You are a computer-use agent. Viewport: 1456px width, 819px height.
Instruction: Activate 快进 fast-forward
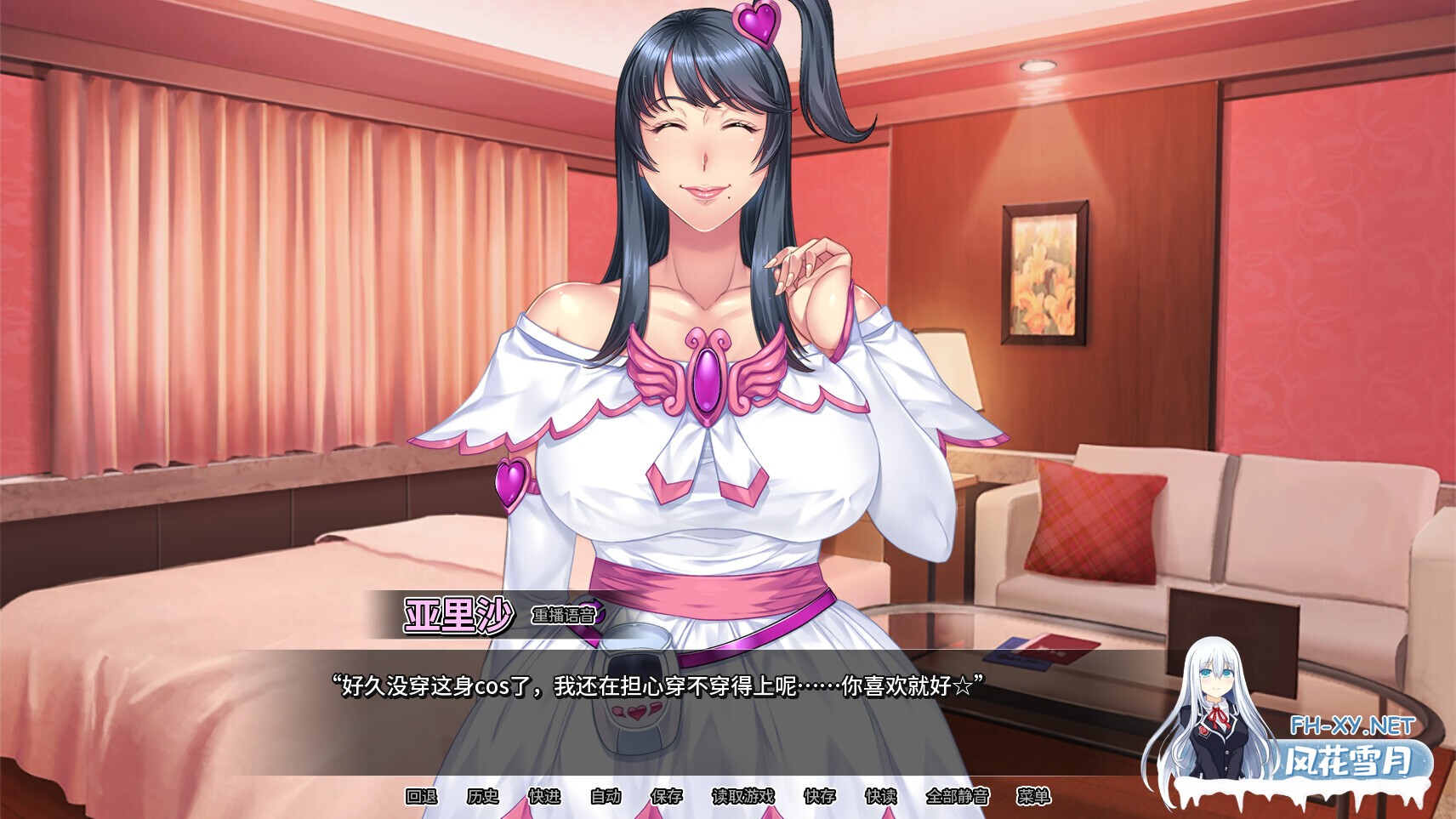(x=544, y=796)
